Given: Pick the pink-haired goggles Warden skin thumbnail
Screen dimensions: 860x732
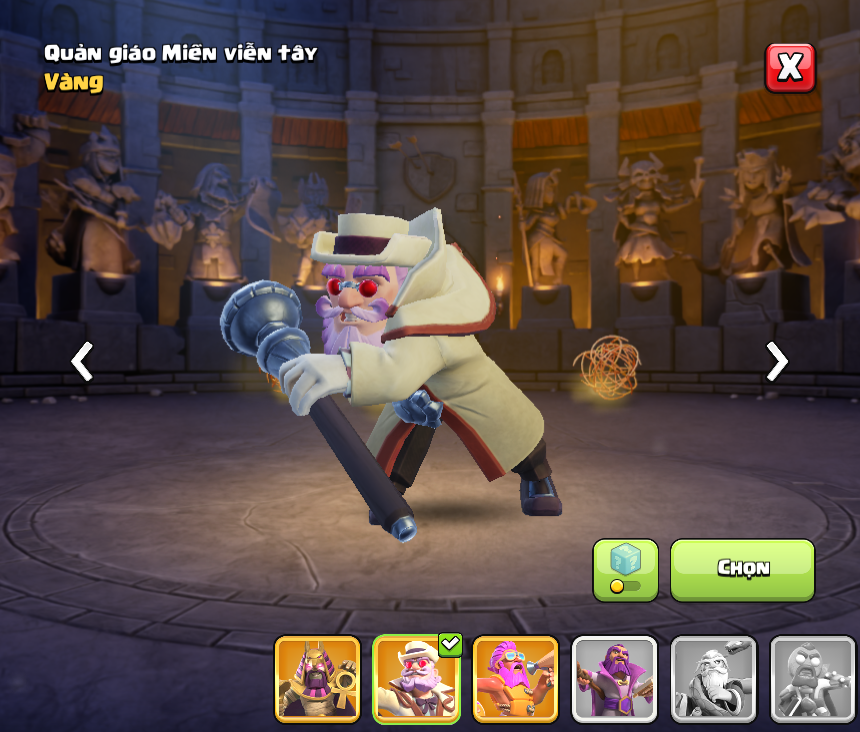Looking at the screenshot, I should [515, 678].
